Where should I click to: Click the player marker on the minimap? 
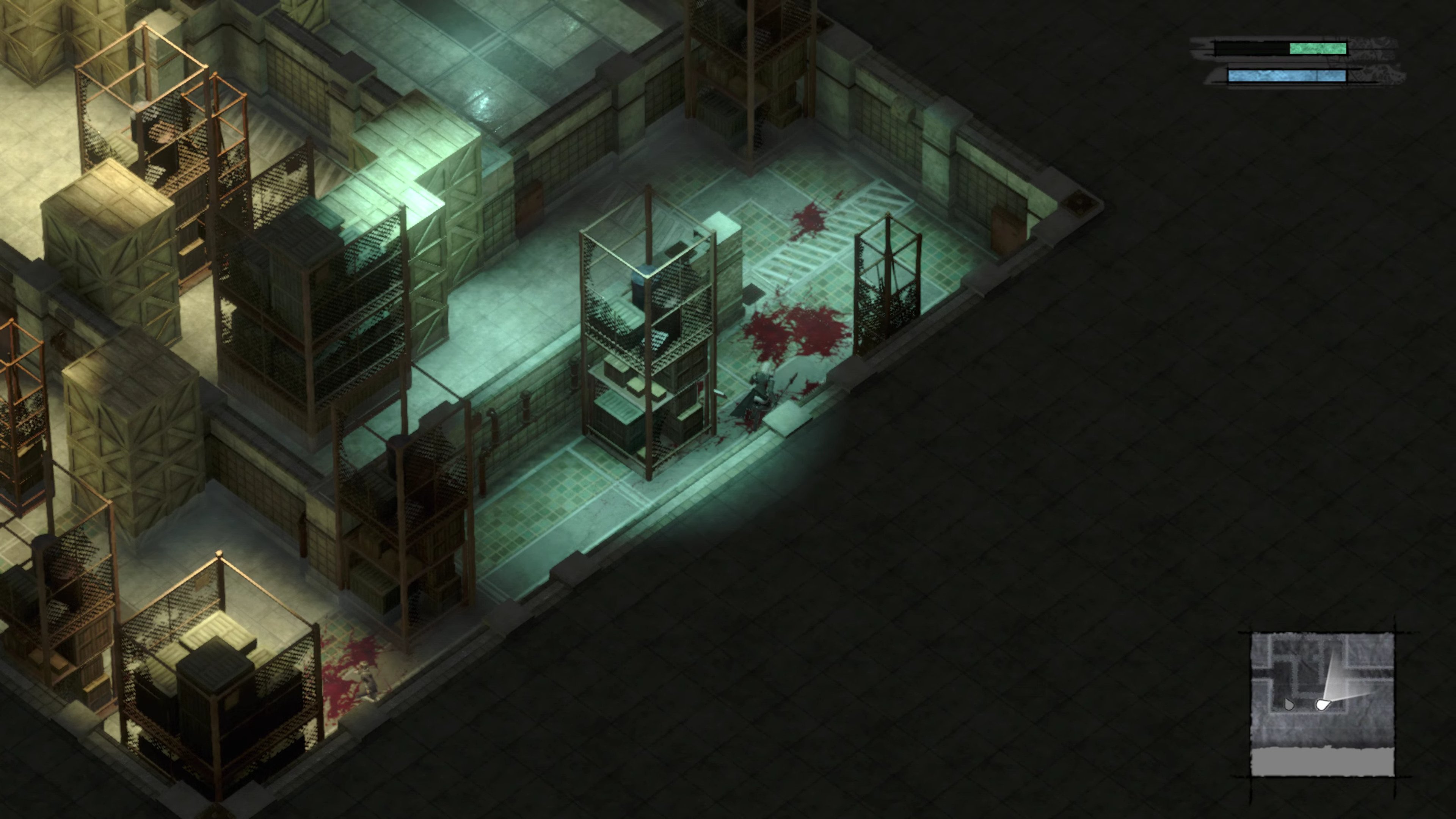pos(1323,705)
